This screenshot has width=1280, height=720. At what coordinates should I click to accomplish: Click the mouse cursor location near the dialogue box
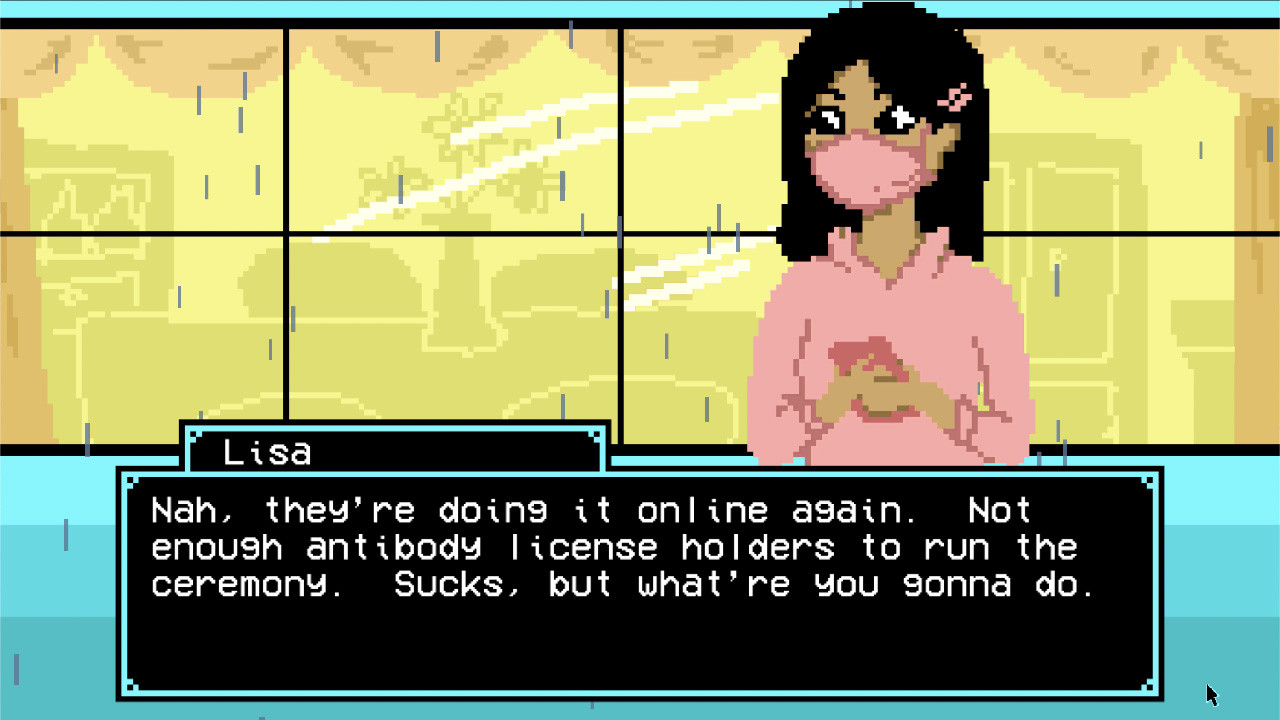click(1210, 693)
